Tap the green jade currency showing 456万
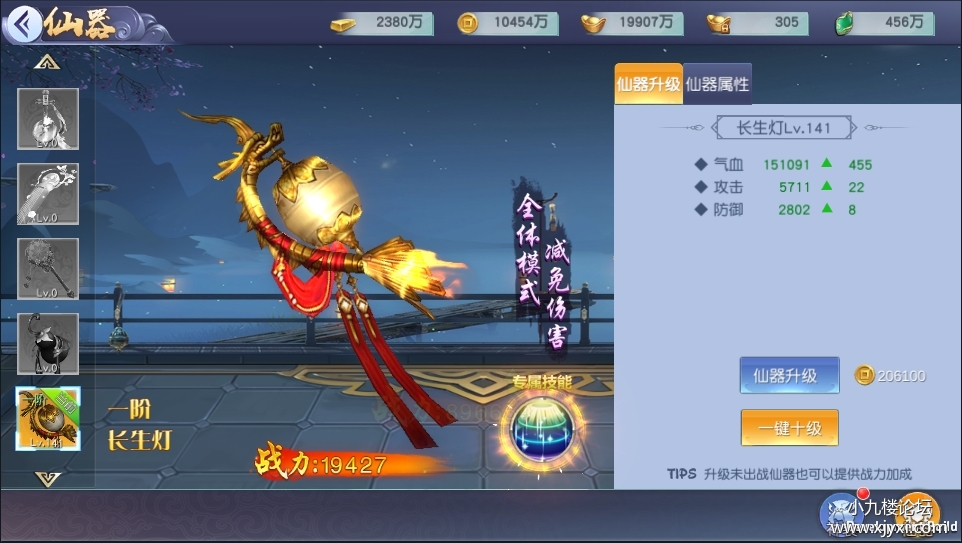This screenshot has height=543, width=962. click(x=887, y=22)
